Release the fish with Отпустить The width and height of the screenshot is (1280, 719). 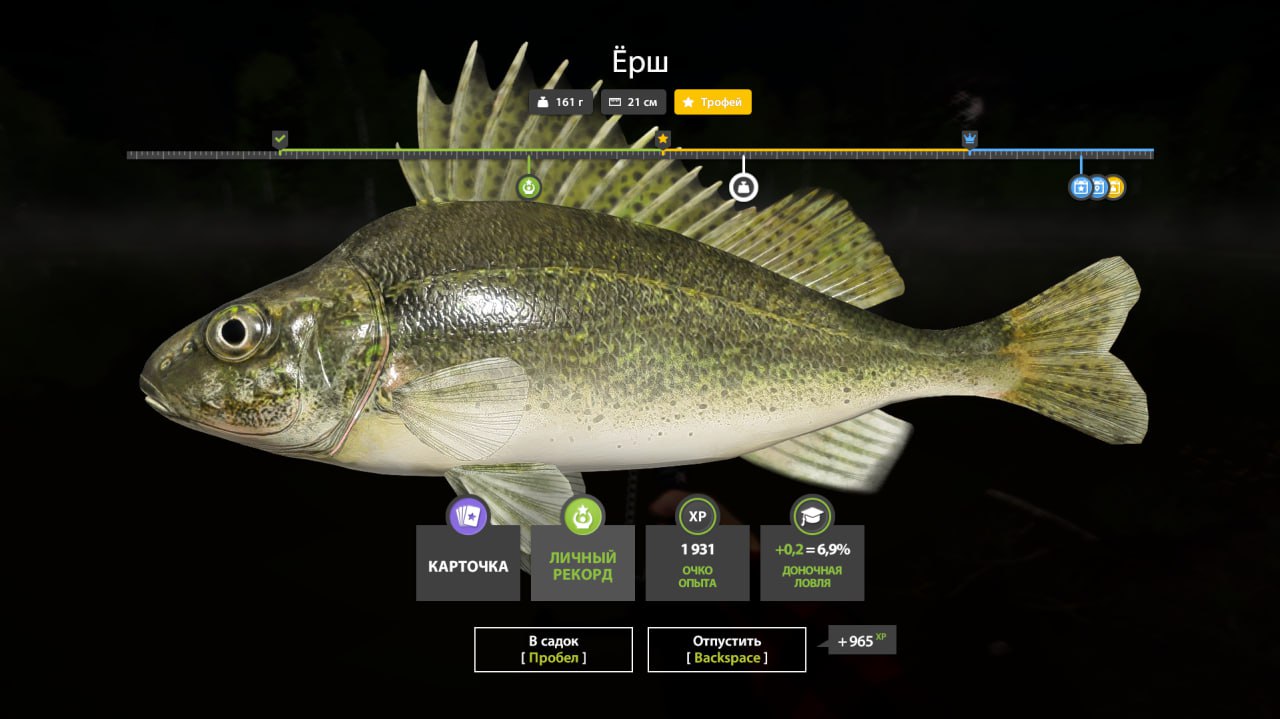(x=727, y=649)
